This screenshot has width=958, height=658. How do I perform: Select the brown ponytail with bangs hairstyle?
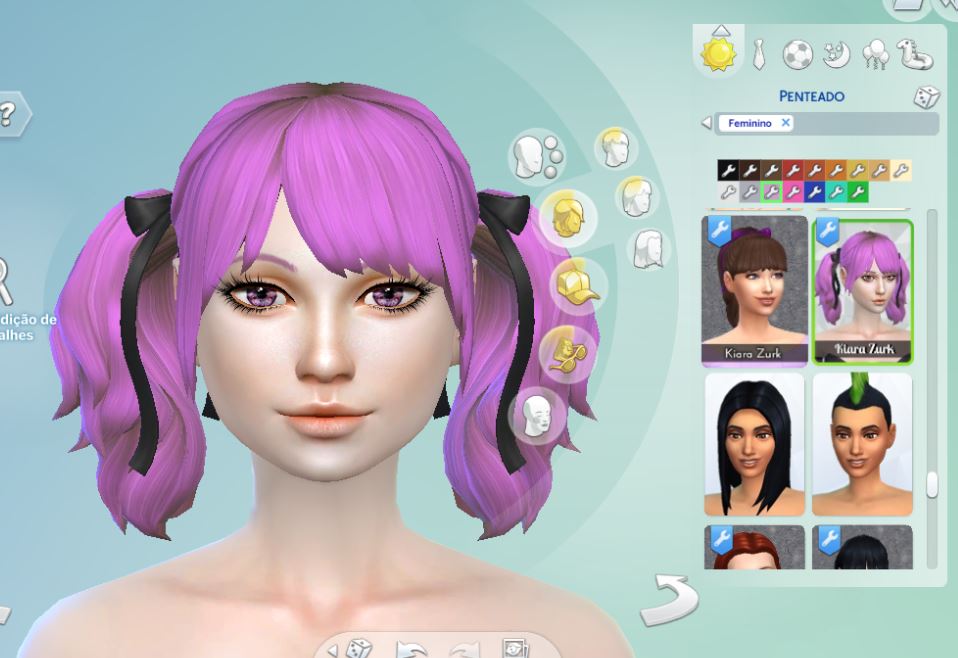tap(755, 290)
